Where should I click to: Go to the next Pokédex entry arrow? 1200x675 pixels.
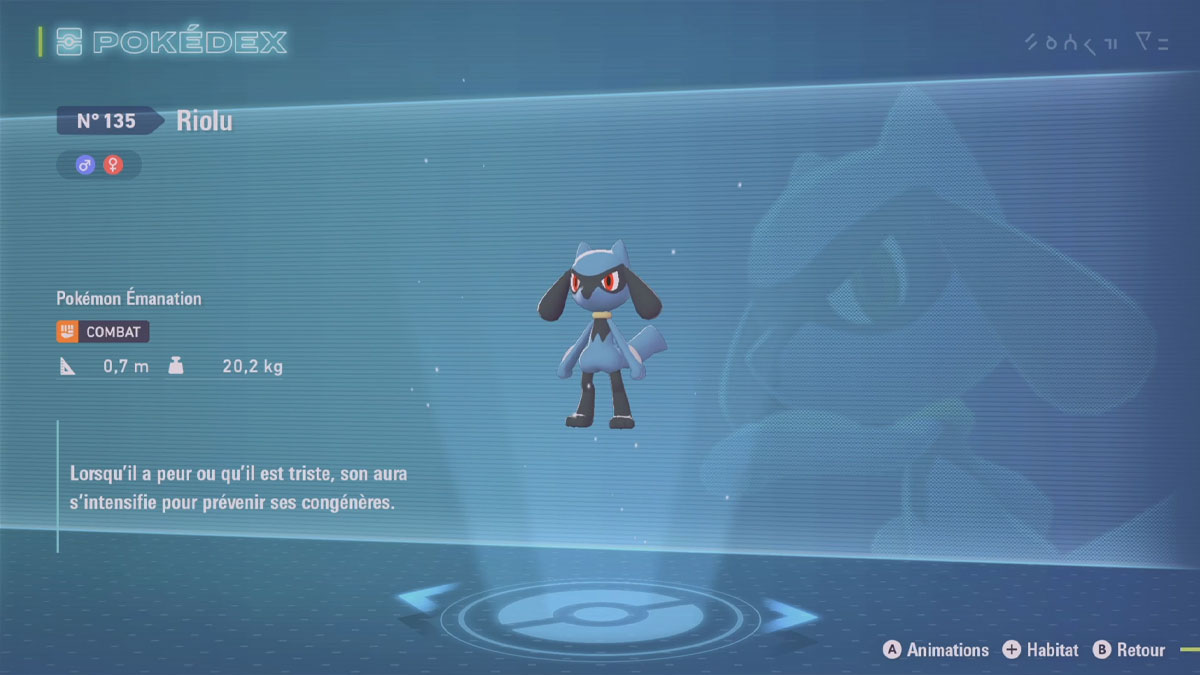point(790,614)
